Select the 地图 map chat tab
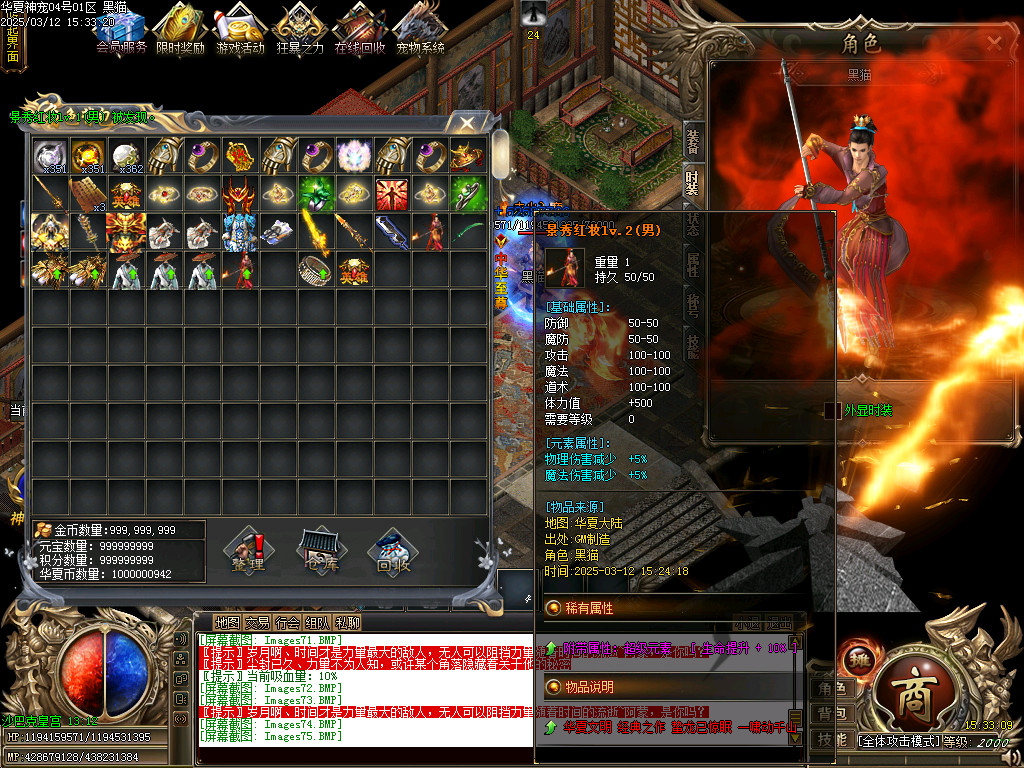 click(227, 622)
